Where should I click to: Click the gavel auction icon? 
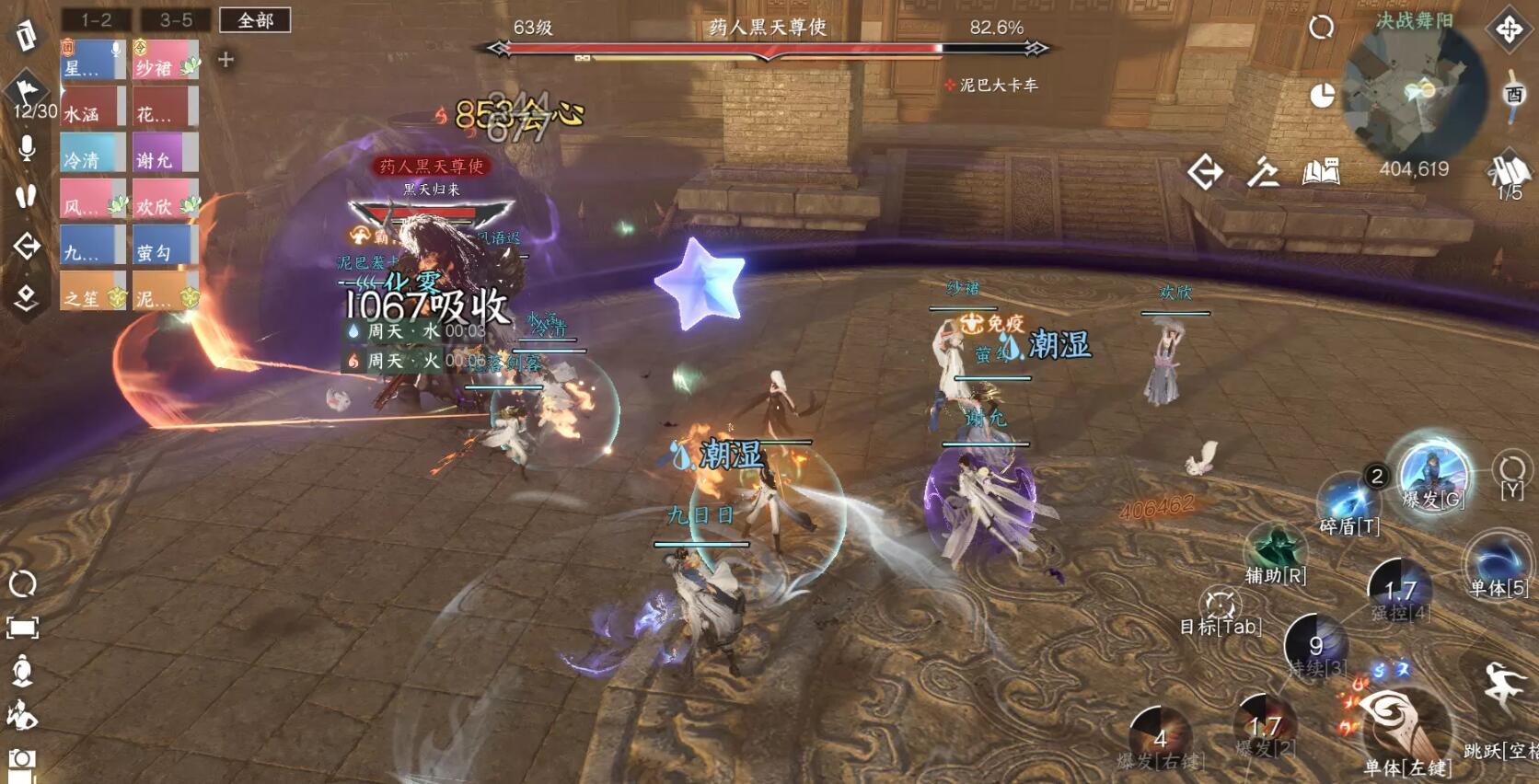tap(1263, 171)
